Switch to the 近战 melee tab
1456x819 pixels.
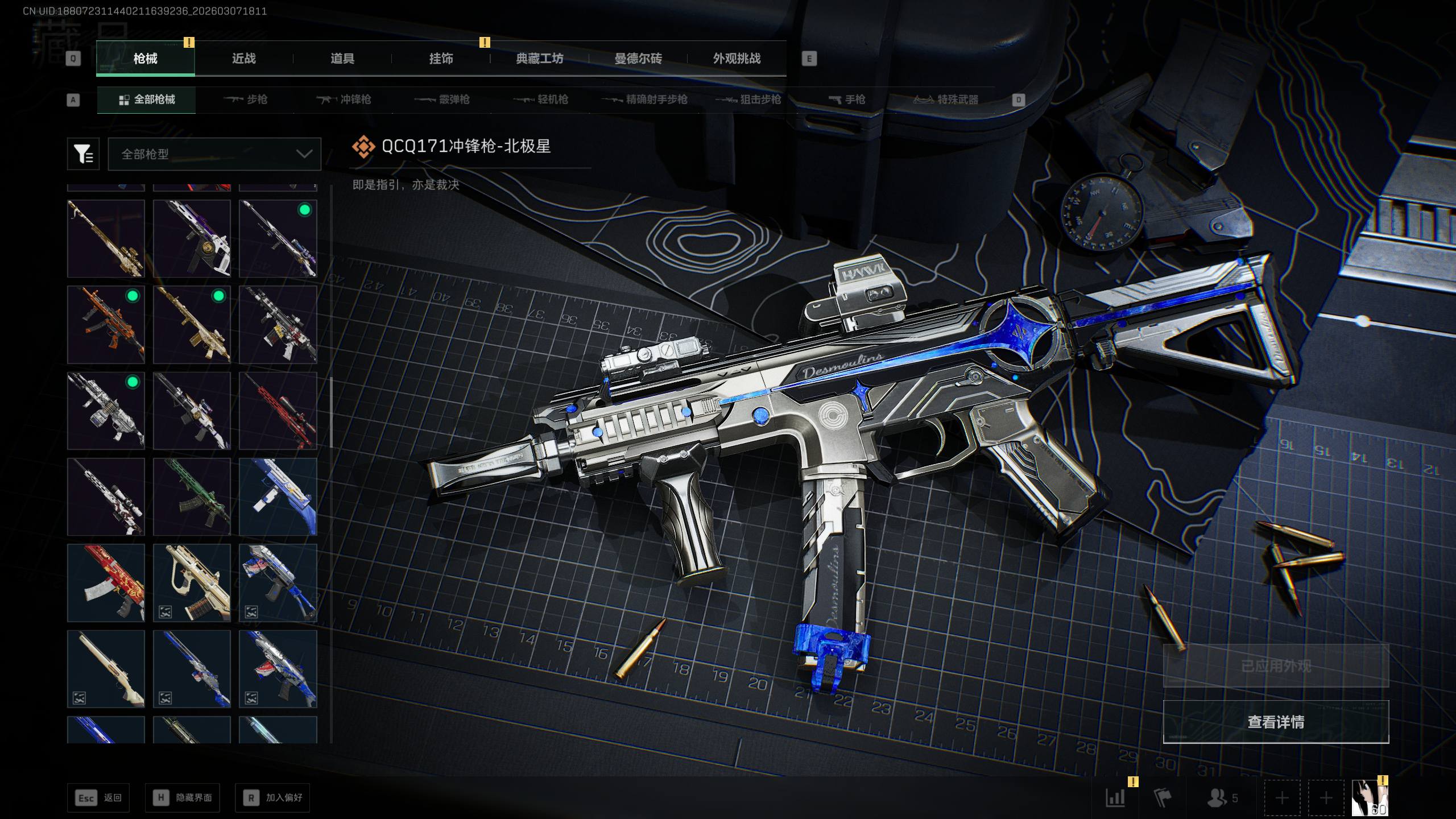click(243, 59)
